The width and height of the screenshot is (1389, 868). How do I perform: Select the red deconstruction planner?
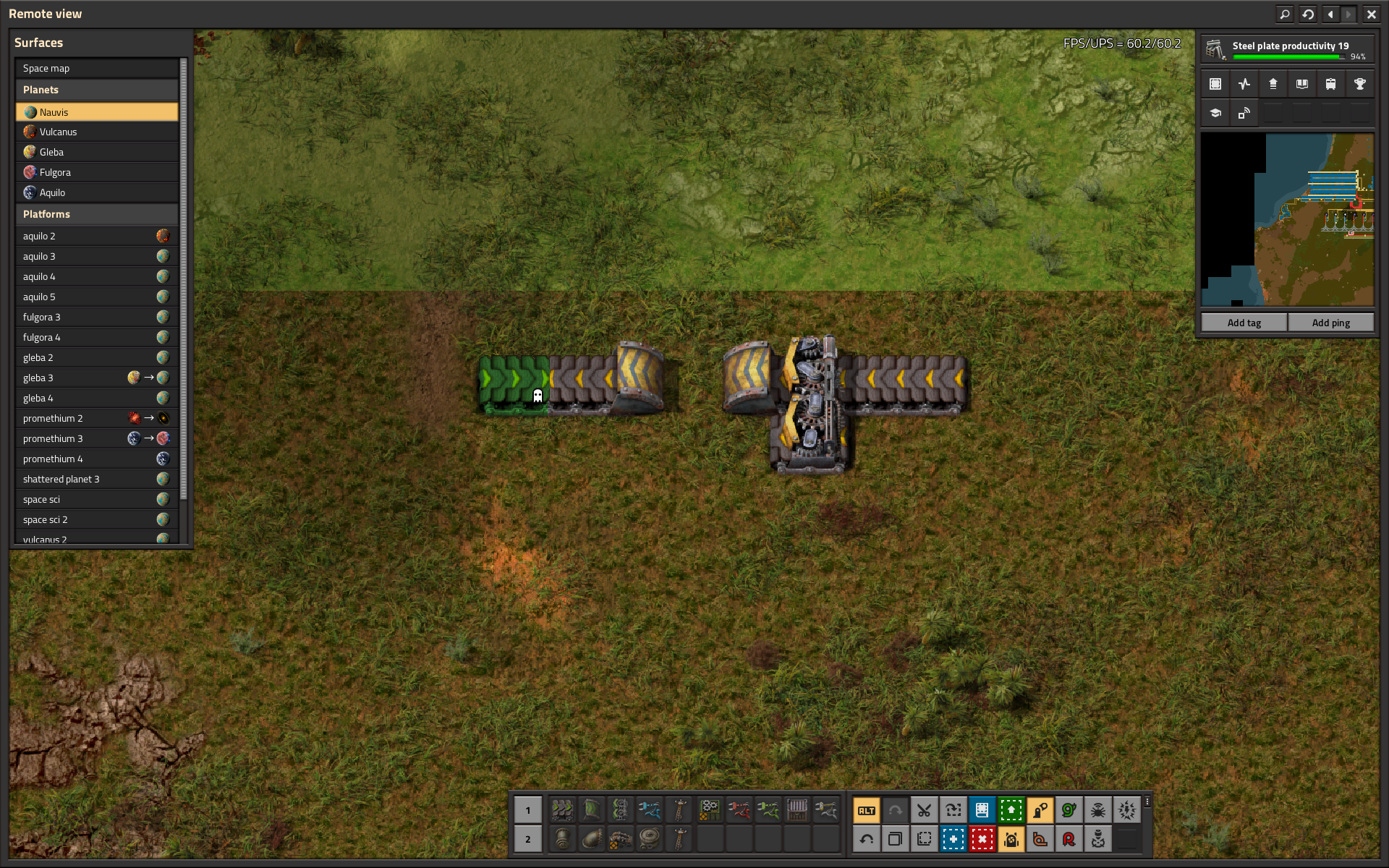(x=982, y=839)
